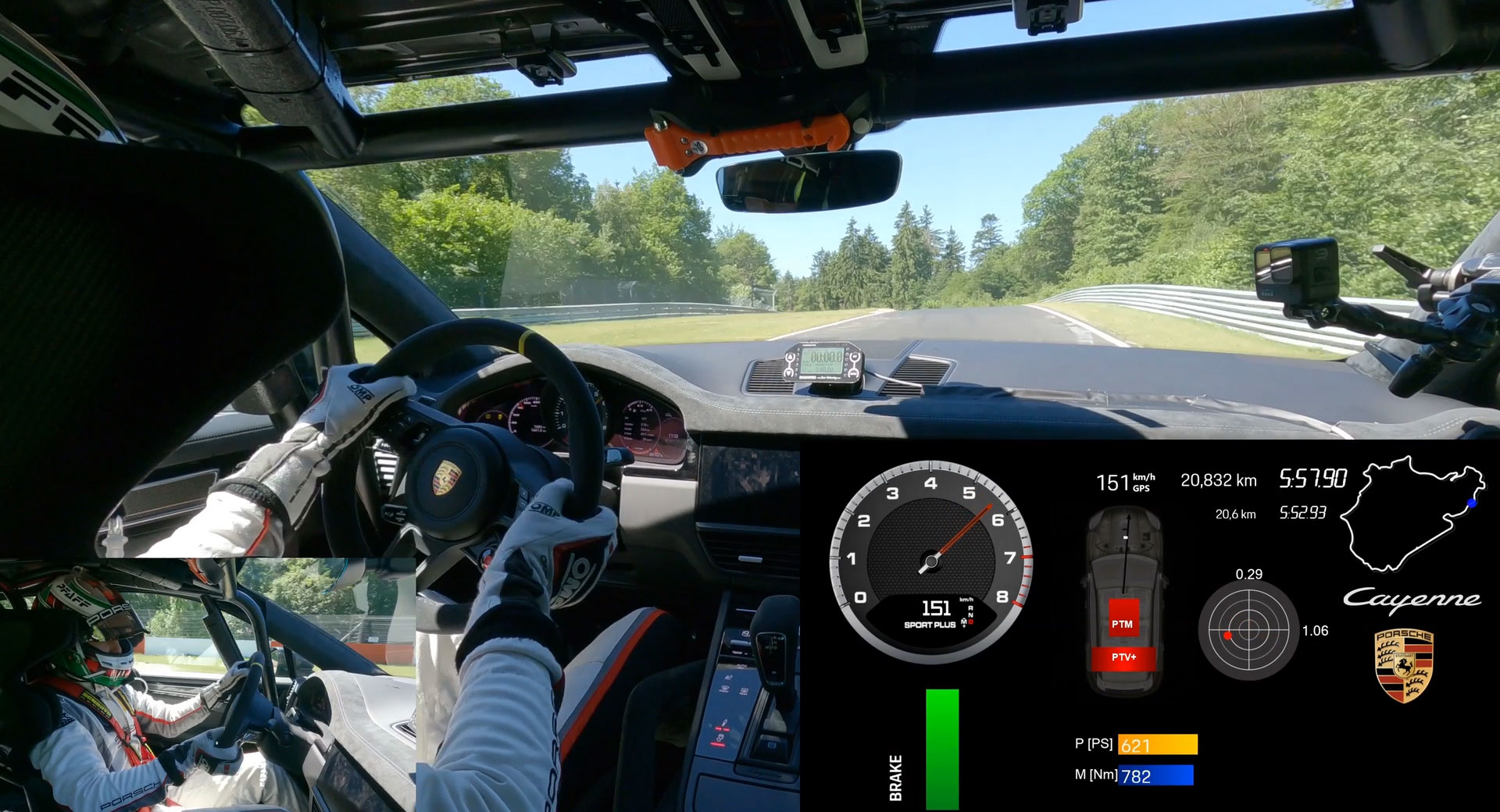Select the driver camera inset view
The width and height of the screenshot is (1500, 812).
click(207, 685)
